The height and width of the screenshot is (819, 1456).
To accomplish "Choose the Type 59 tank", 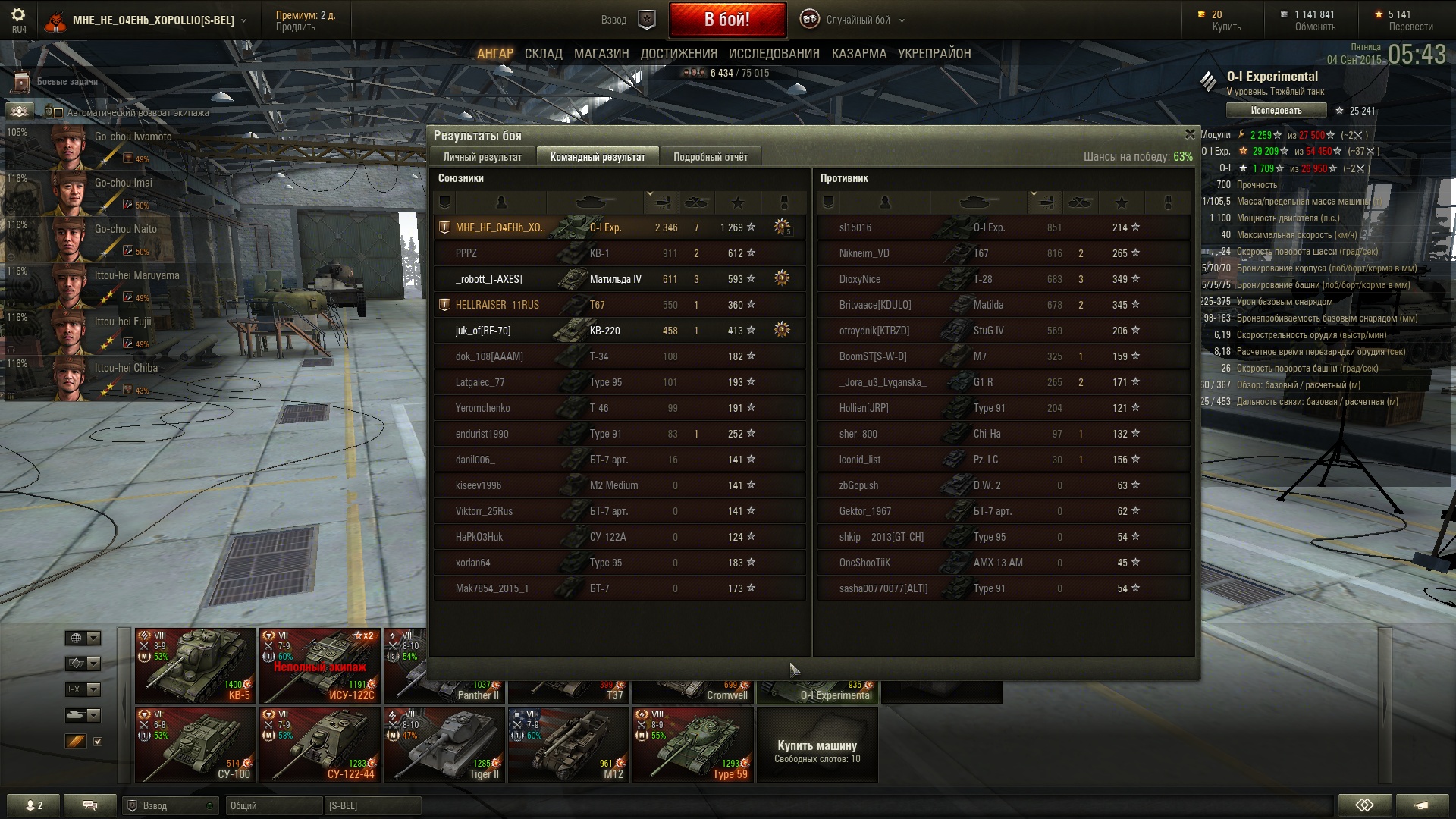I will pos(692,745).
